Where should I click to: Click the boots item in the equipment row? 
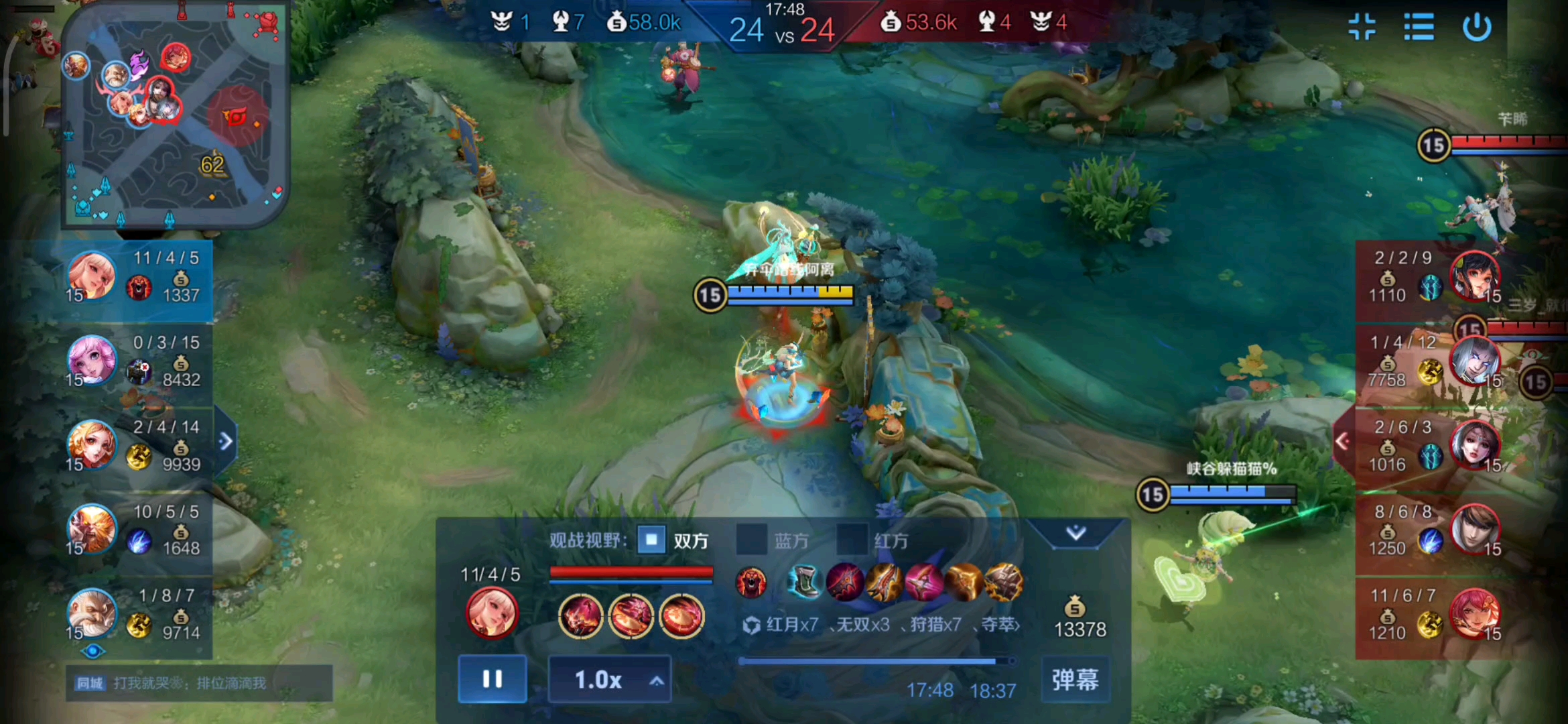tap(804, 581)
